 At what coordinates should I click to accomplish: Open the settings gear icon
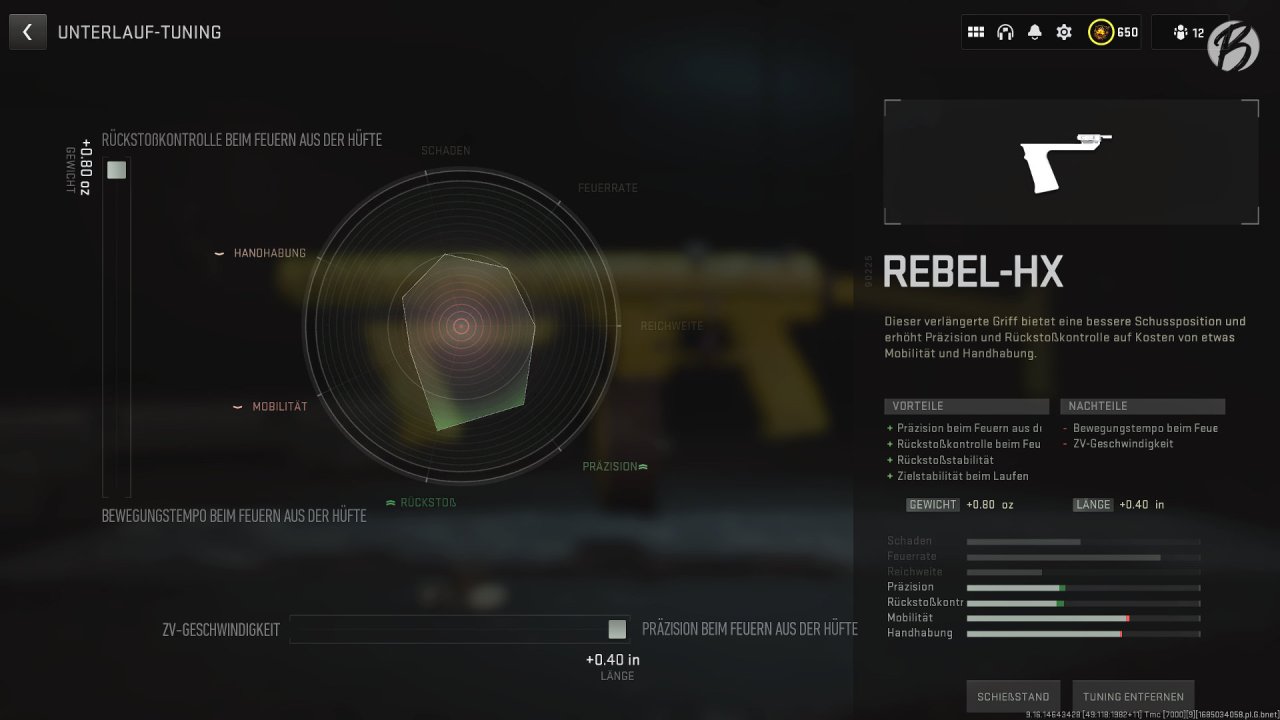click(x=1063, y=31)
